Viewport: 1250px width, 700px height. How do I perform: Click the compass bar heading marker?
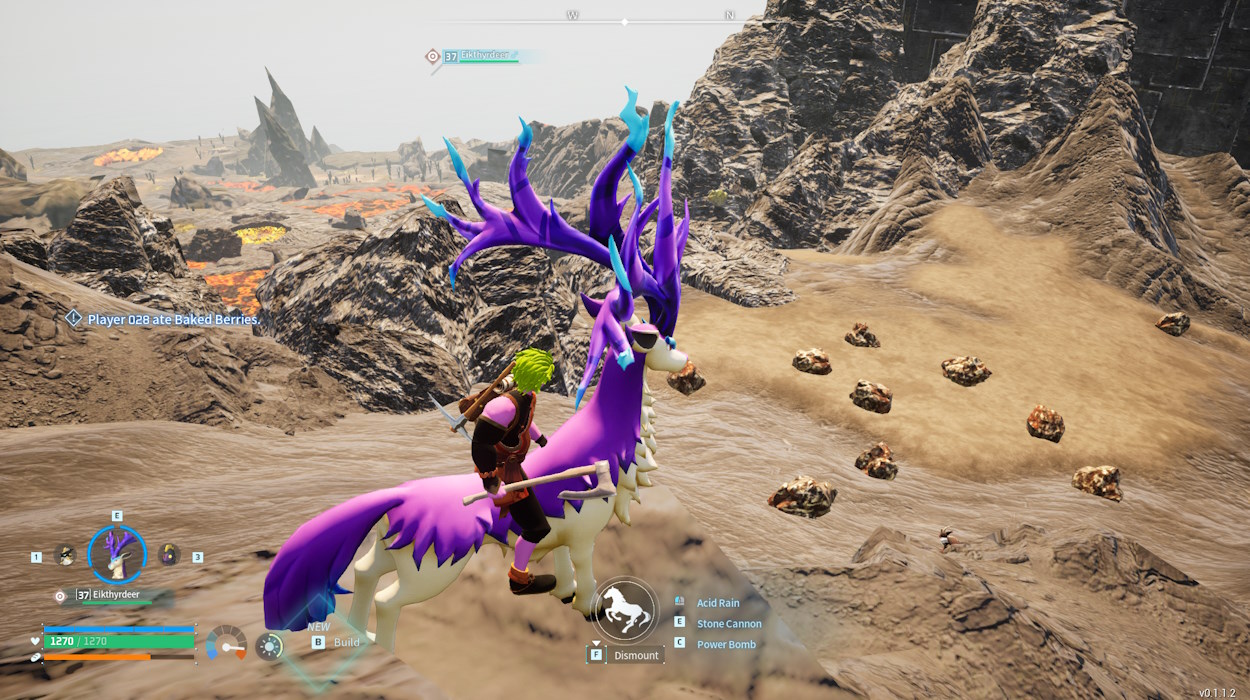(x=624, y=21)
